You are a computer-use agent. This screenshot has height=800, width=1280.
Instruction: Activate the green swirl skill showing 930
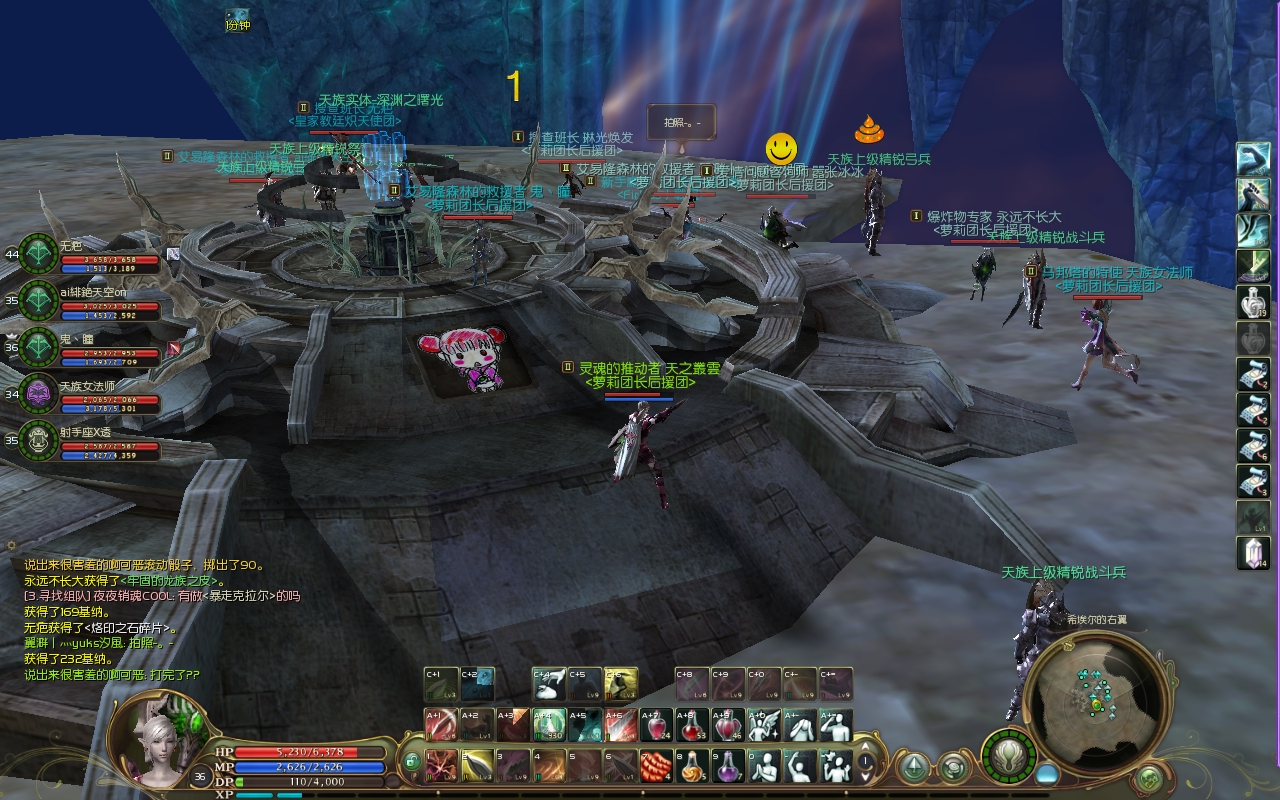point(549,725)
